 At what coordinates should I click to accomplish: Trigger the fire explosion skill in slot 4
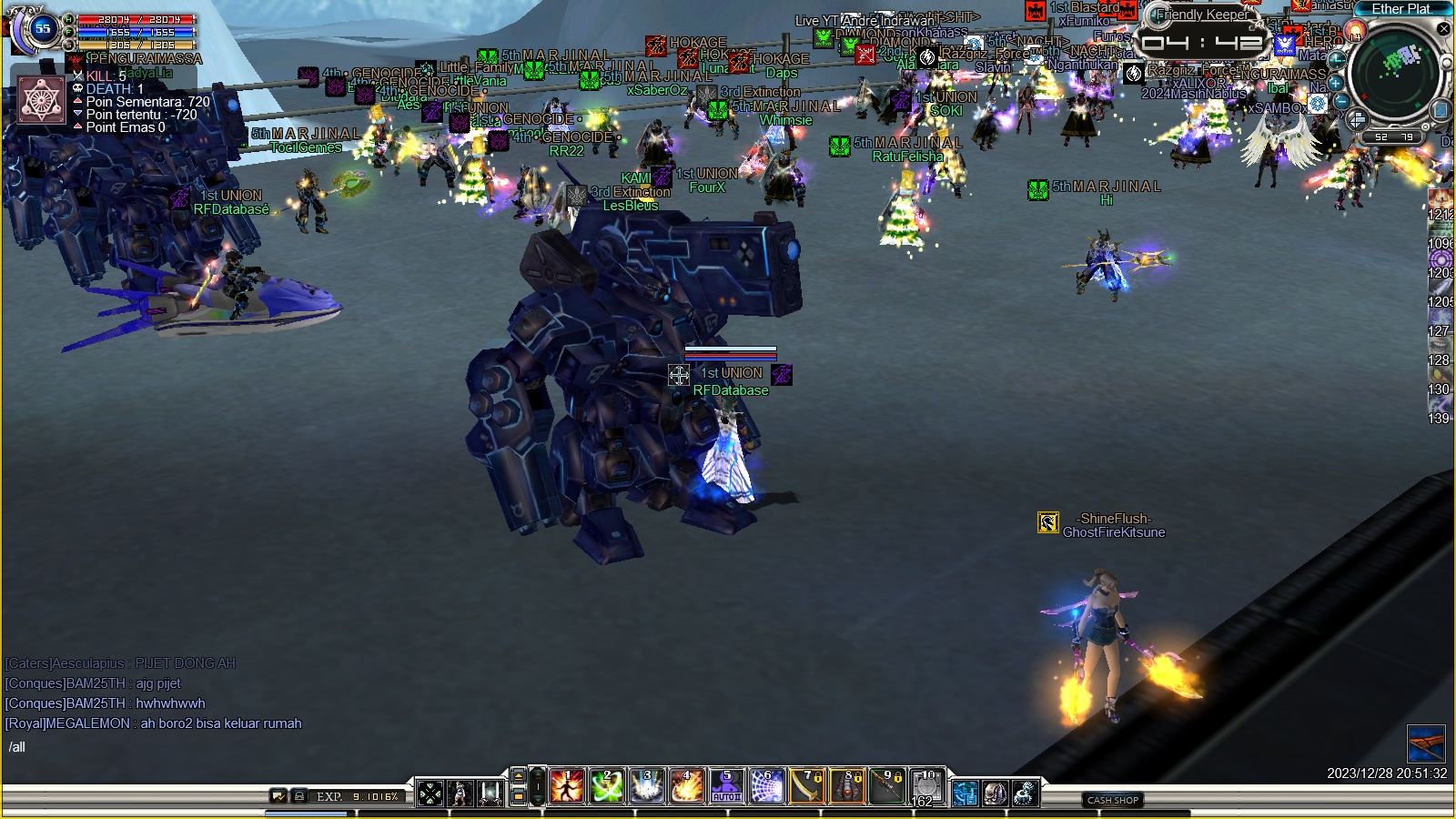coord(687,786)
